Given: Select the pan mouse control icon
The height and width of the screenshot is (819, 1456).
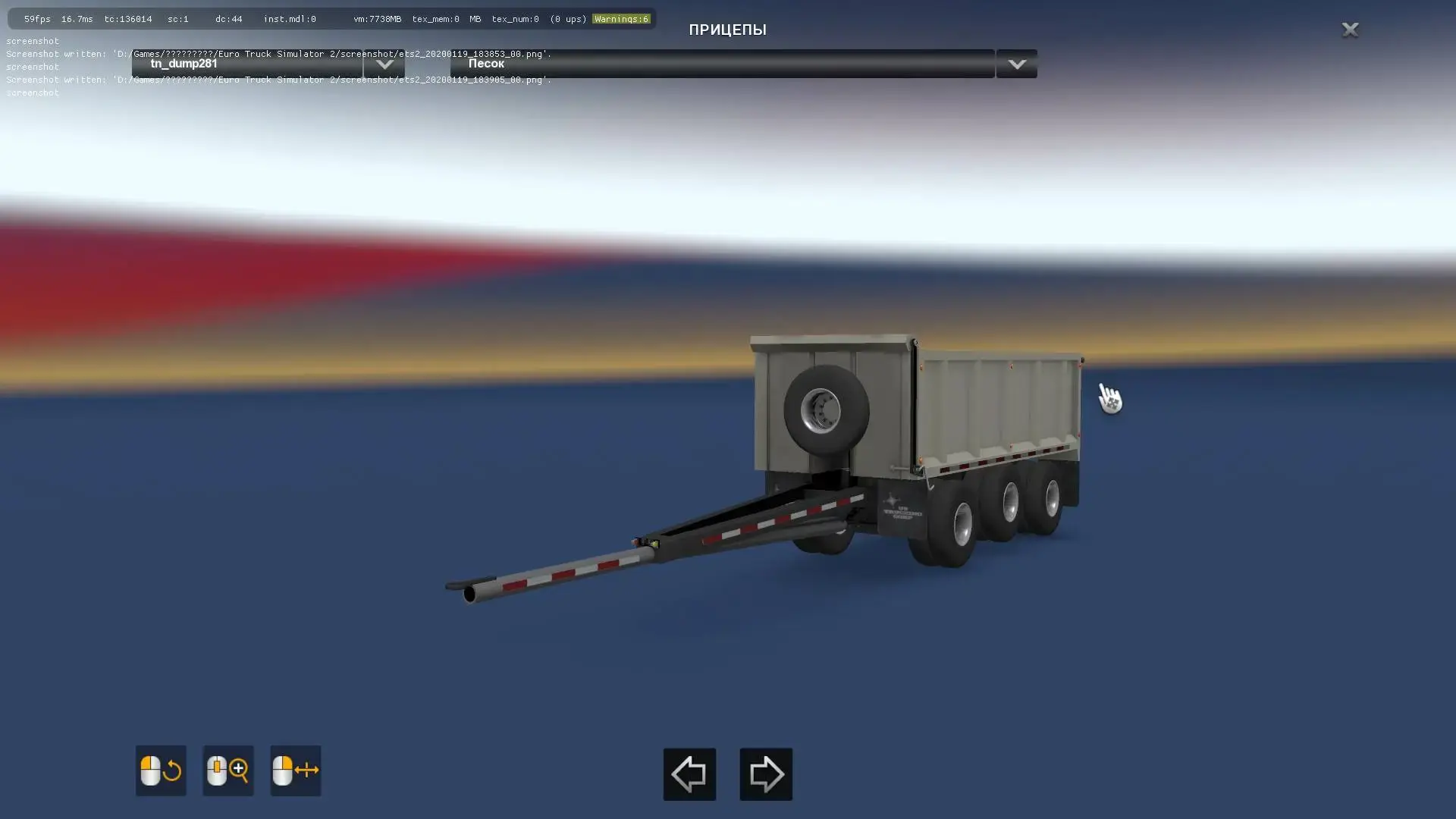Looking at the screenshot, I should pyautogui.click(x=295, y=770).
